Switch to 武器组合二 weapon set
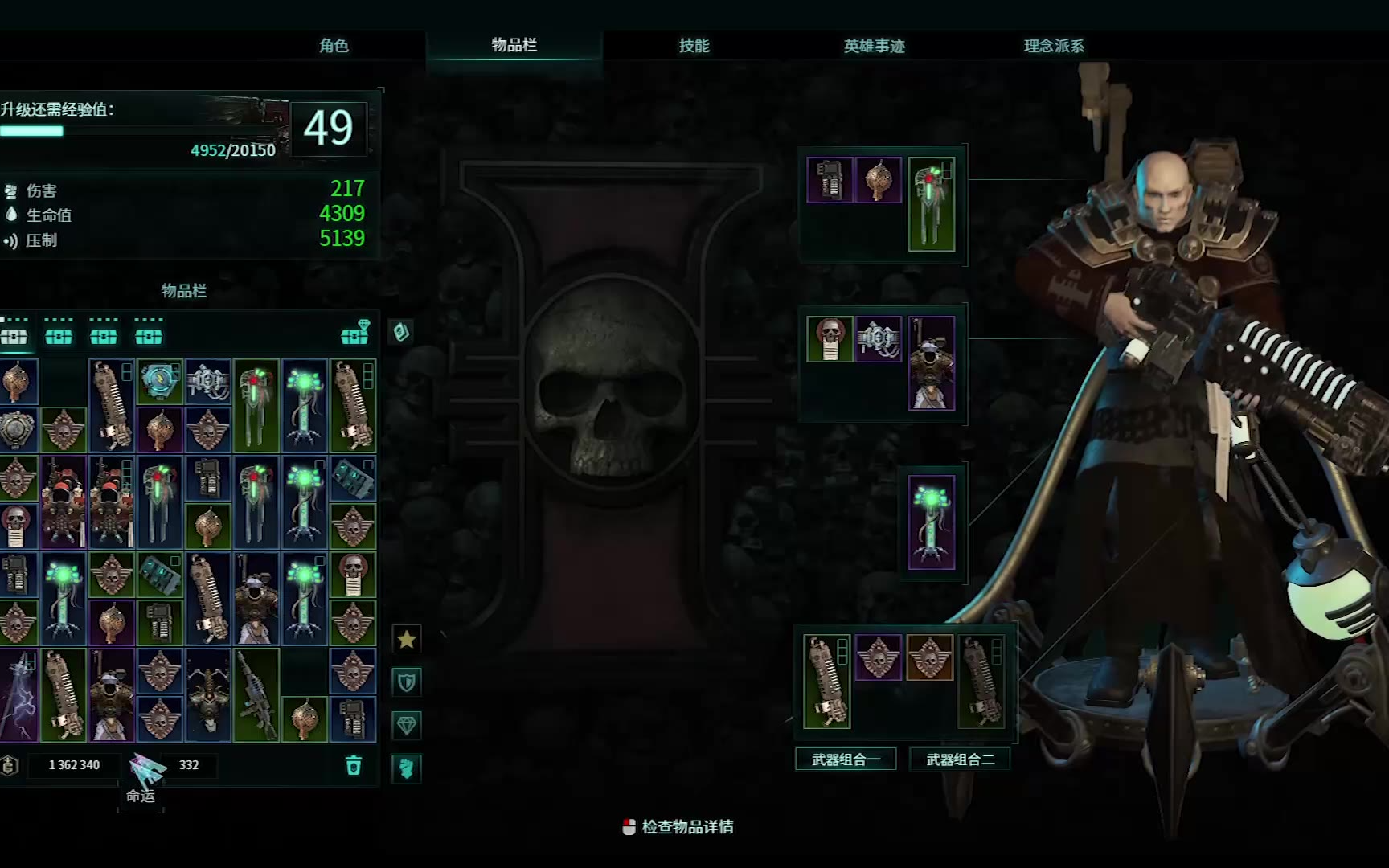 pyautogui.click(x=960, y=759)
